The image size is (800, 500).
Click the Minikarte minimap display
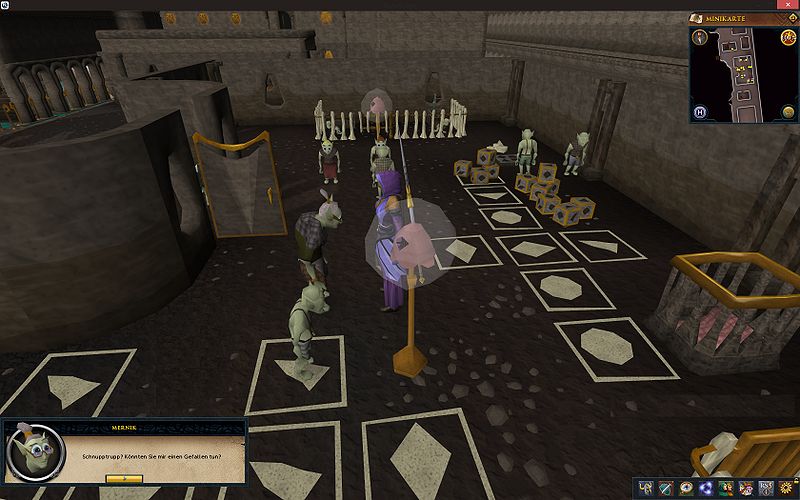click(741, 75)
